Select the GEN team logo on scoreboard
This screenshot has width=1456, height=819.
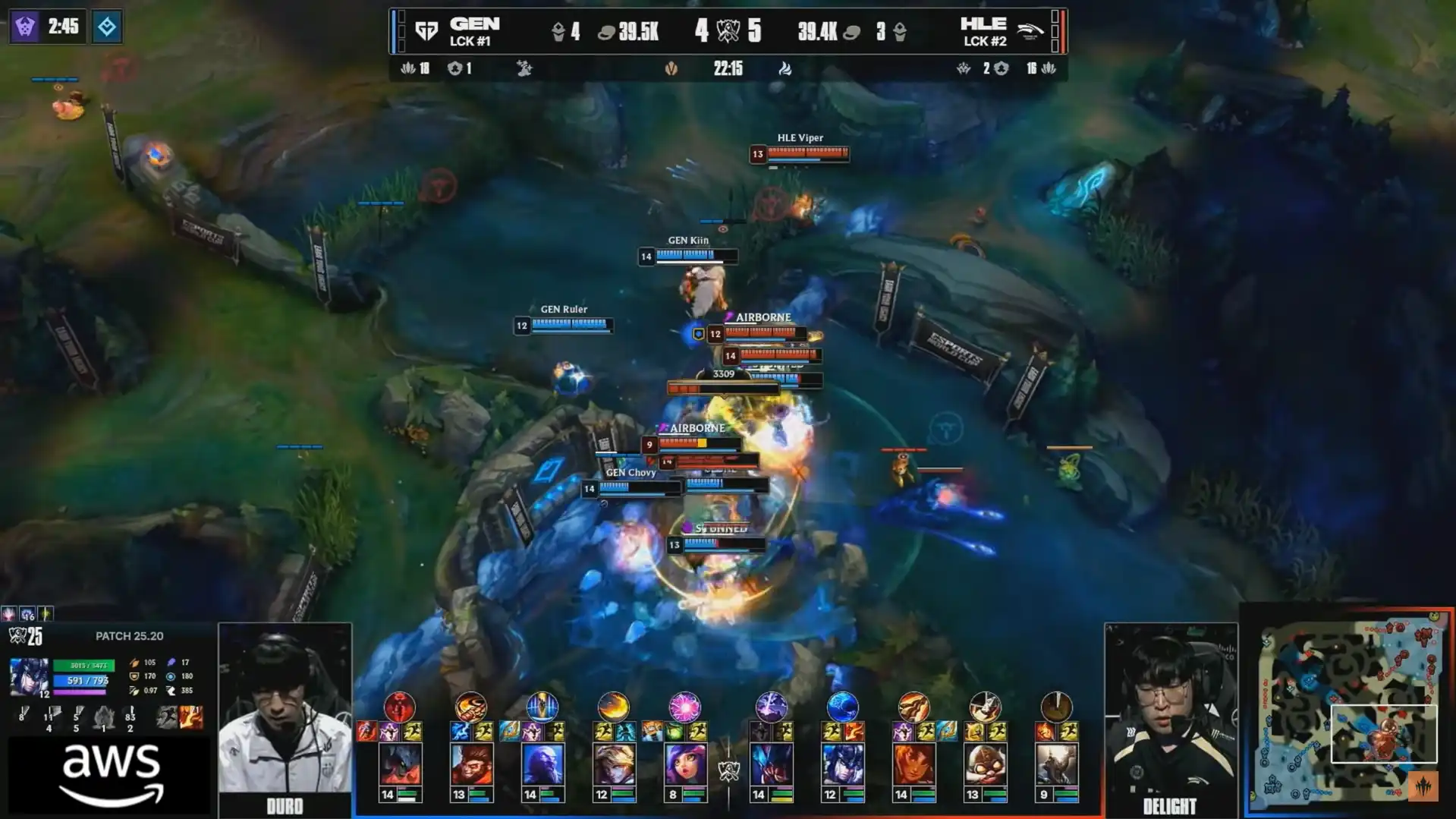tap(427, 31)
